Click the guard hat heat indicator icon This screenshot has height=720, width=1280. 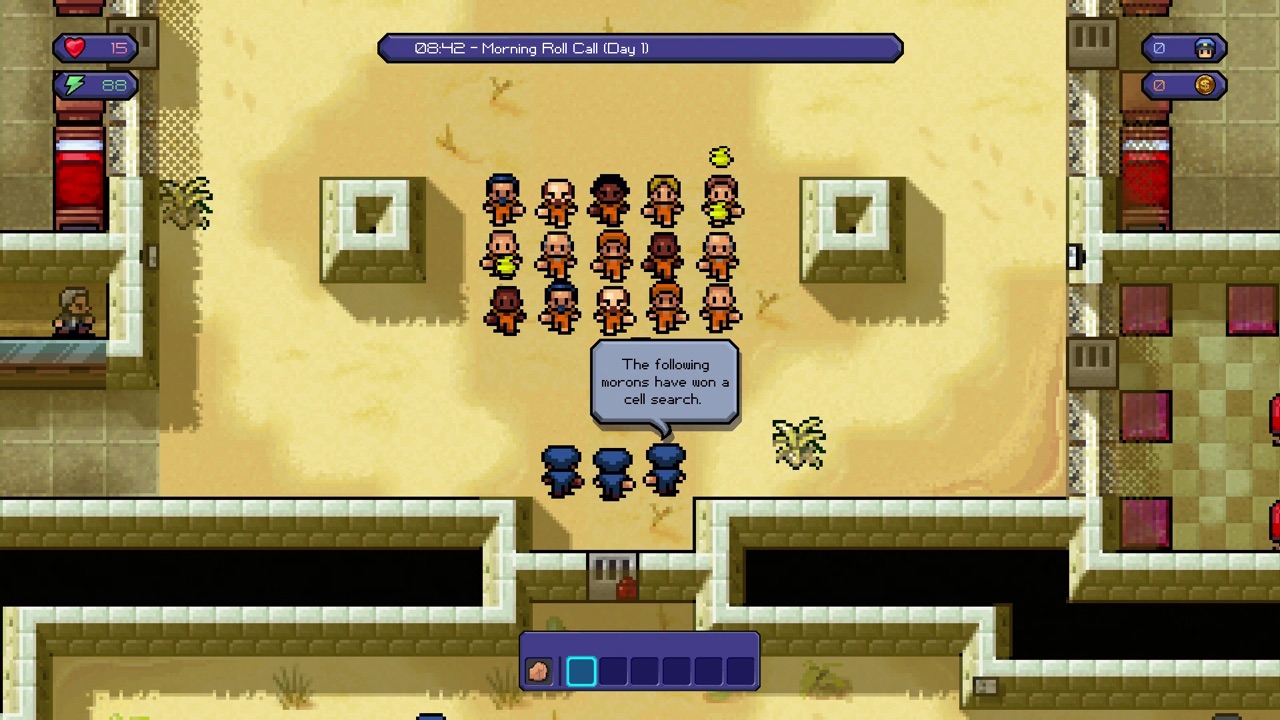click(x=1205, y=47)
